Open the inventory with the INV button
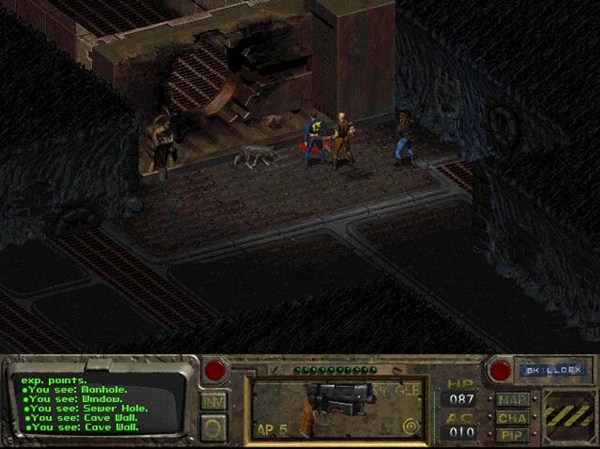This screenshot has height=449, width=600. pyautogui.click(x=214, y=400)
